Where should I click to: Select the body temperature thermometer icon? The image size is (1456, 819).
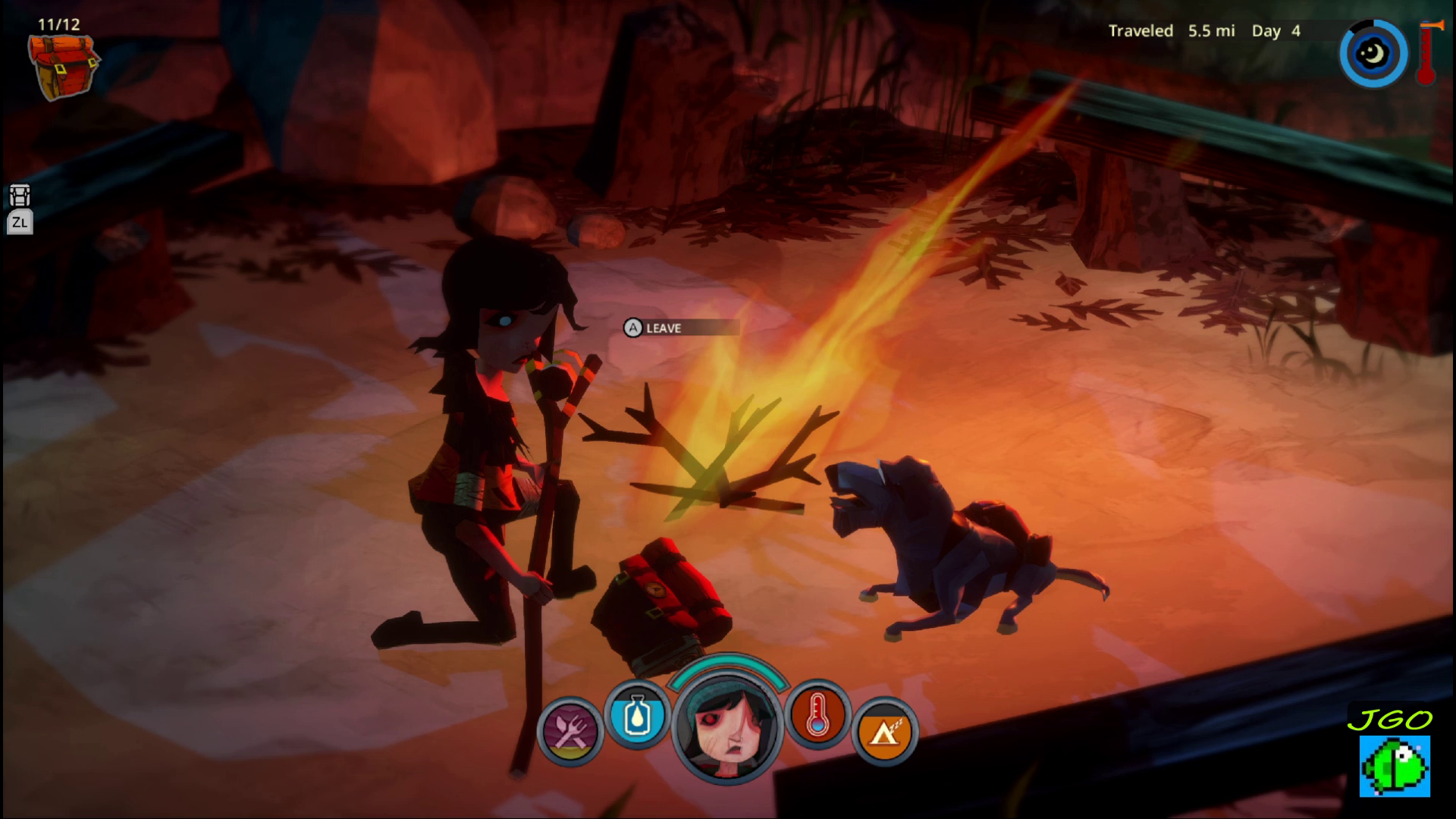click(x=817, y=714)
